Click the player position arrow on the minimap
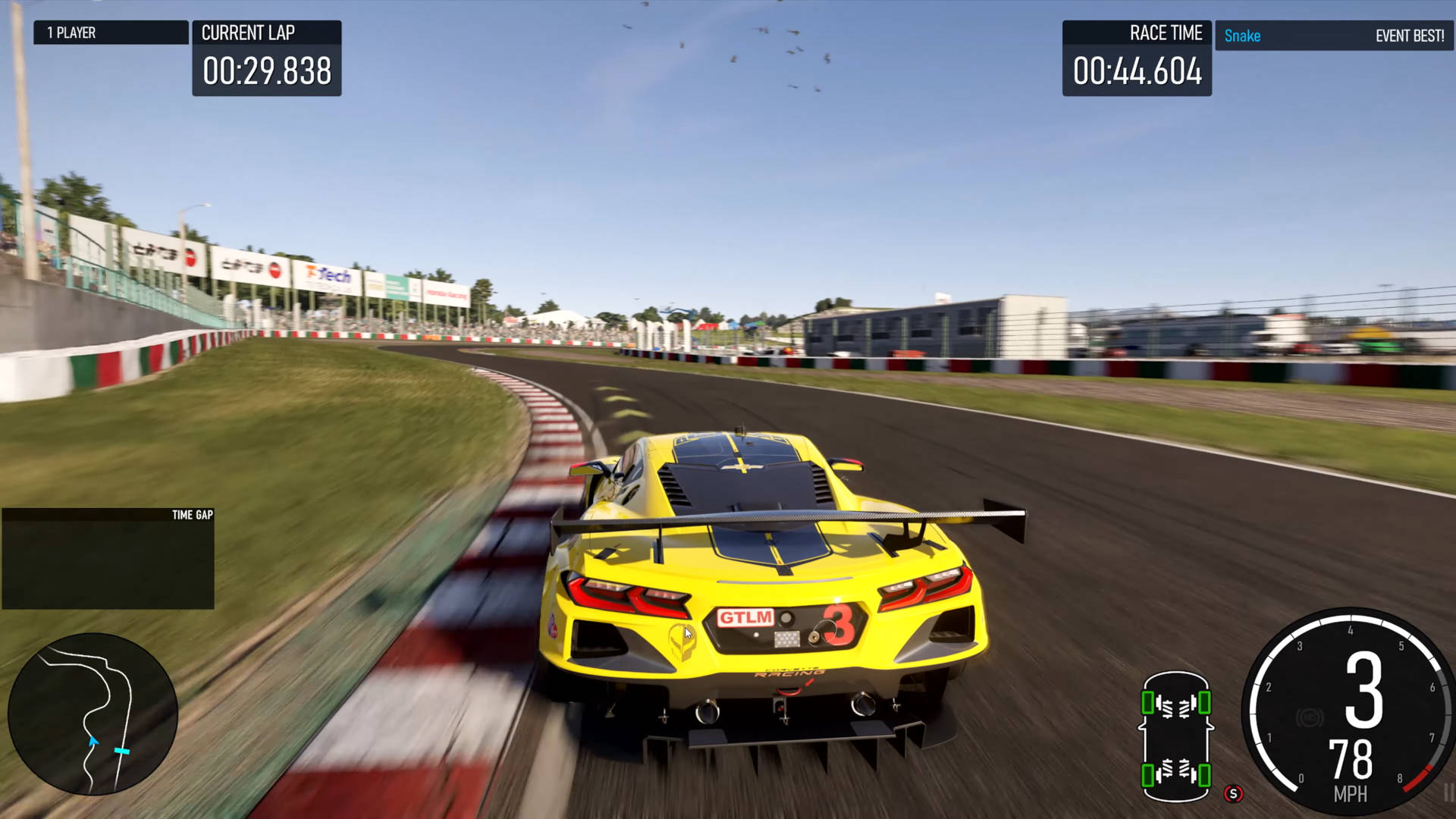Screen dimensions: 1456x819 coord(93,741)
